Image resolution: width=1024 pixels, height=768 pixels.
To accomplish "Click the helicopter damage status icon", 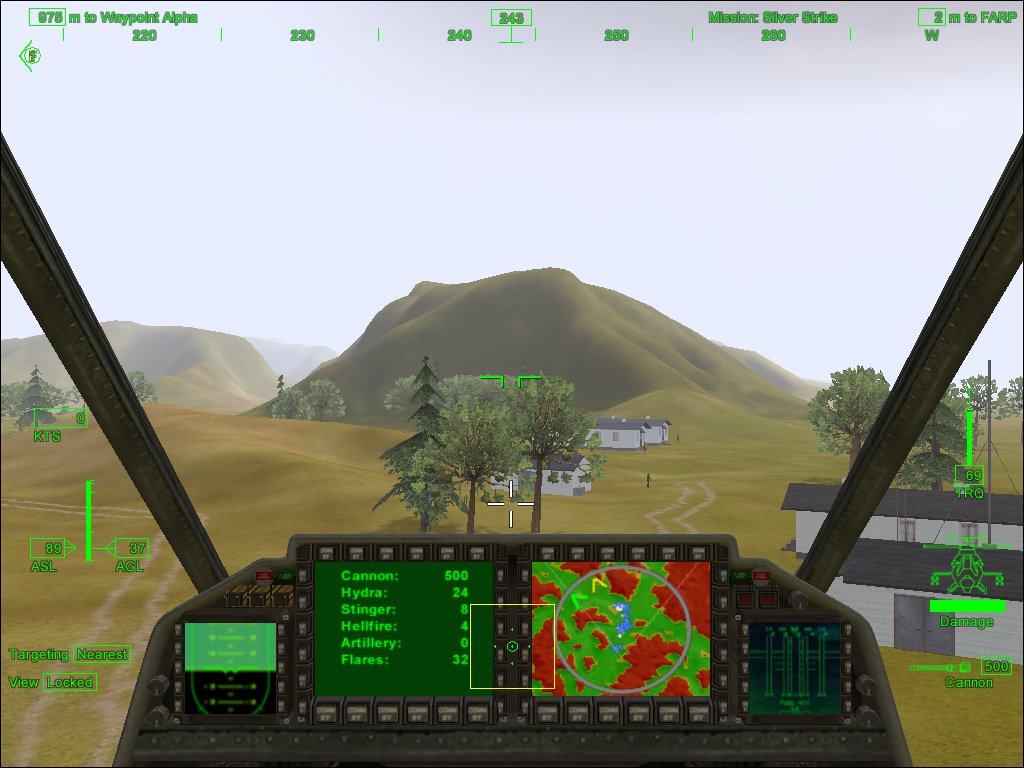I will tap(966, 568).
